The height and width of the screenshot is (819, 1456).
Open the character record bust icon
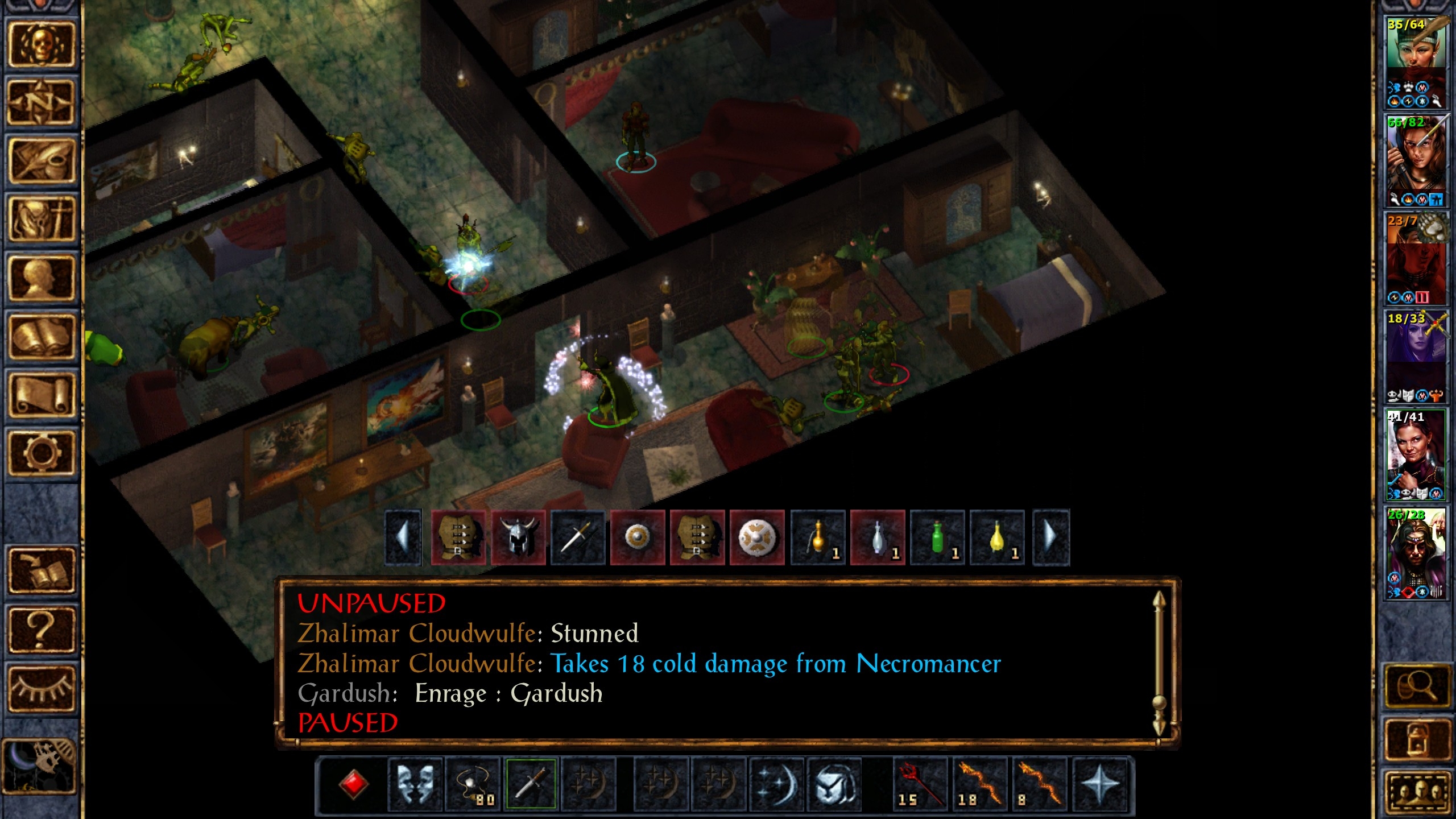point(41,278)
